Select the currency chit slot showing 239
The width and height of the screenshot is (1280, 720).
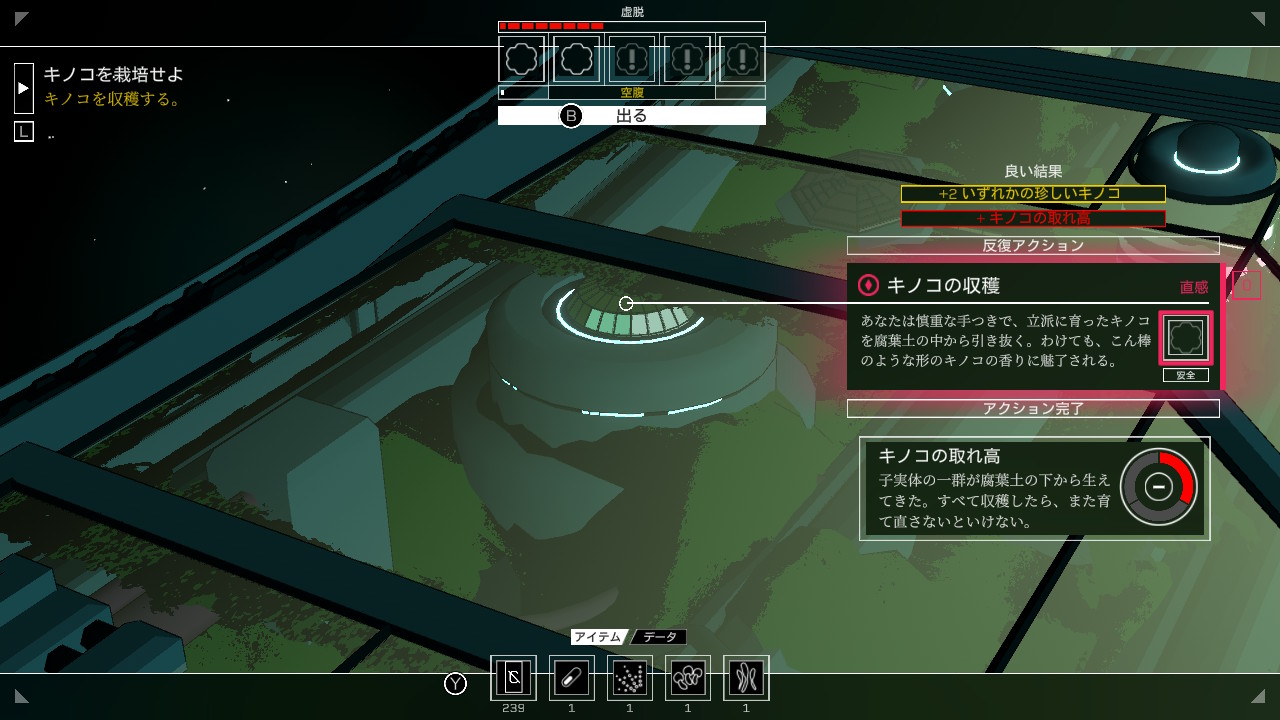click(x=513, y=678)
